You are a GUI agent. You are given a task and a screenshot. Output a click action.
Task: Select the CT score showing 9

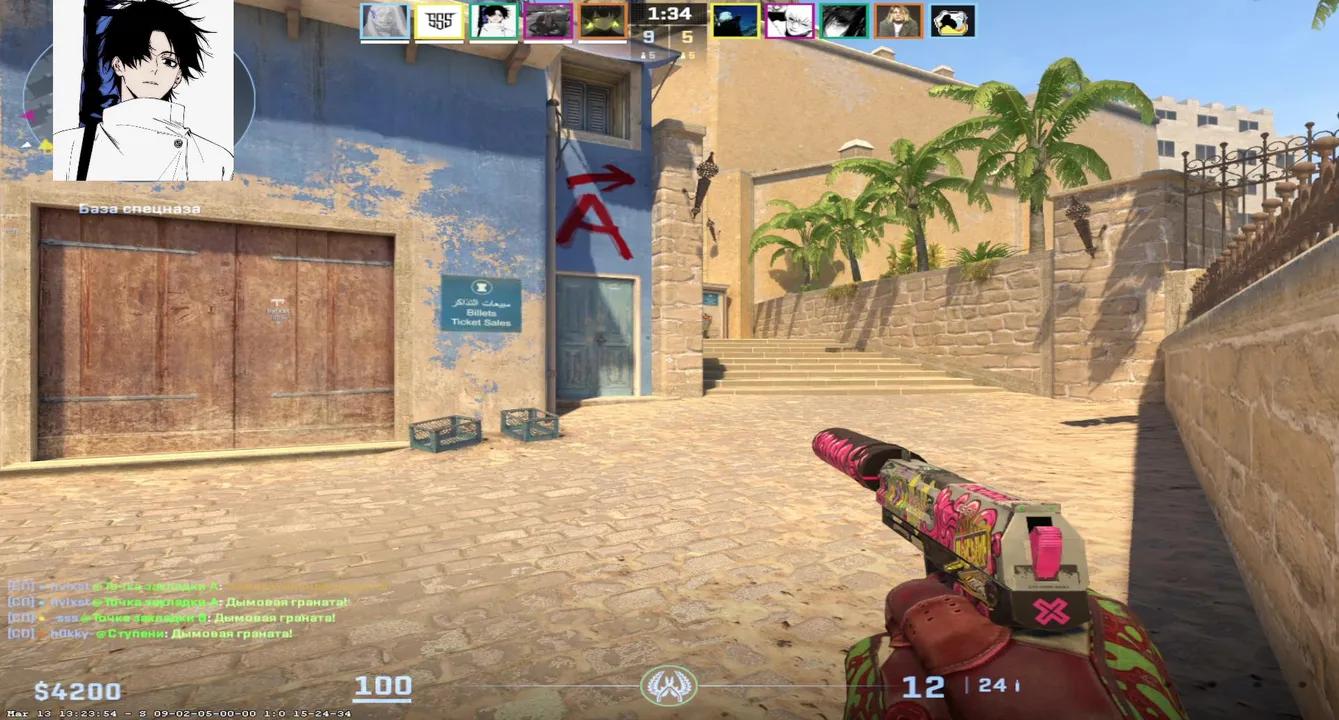(x=647, y=36)
